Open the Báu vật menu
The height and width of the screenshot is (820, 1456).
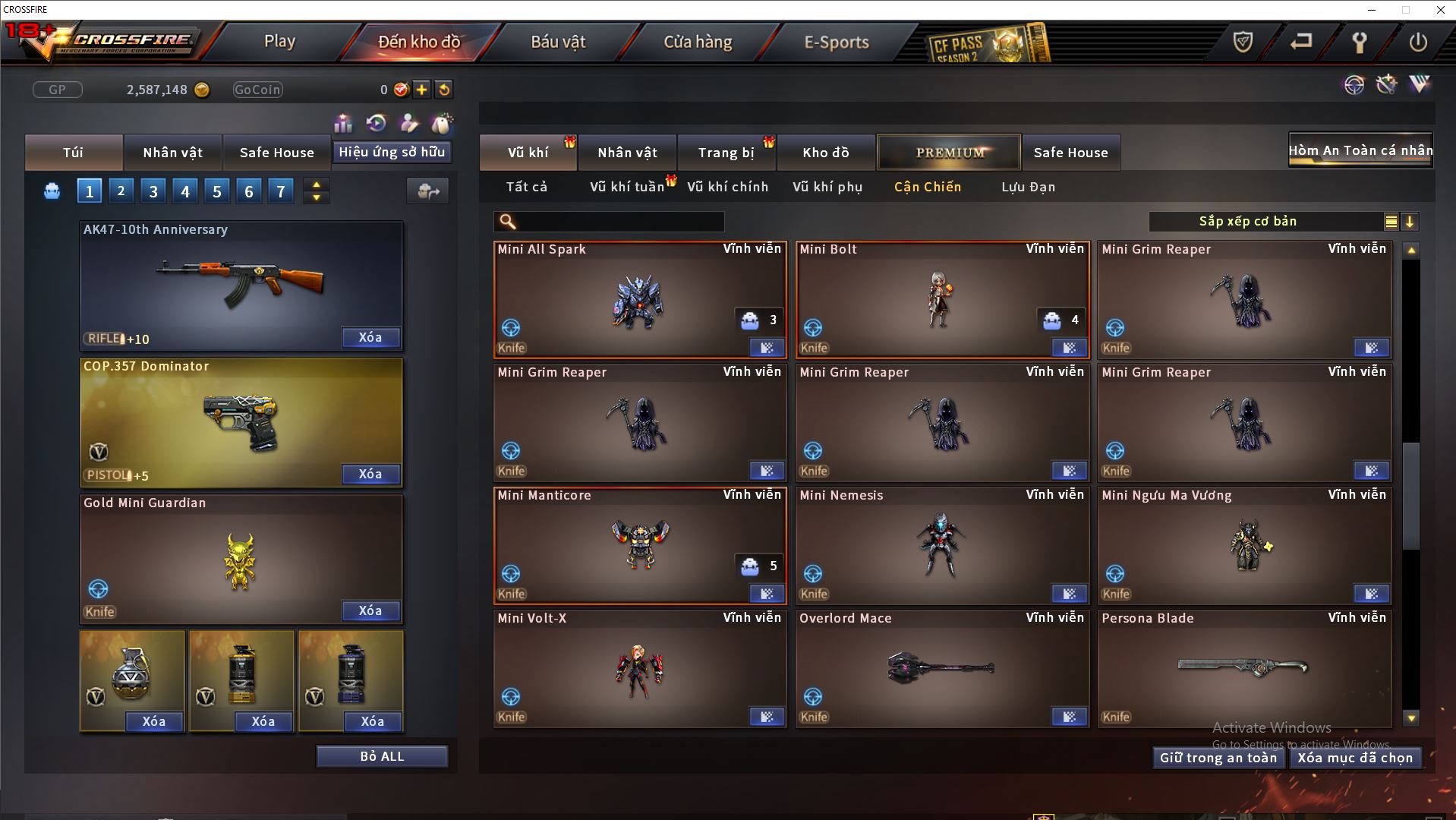(558, 42)
